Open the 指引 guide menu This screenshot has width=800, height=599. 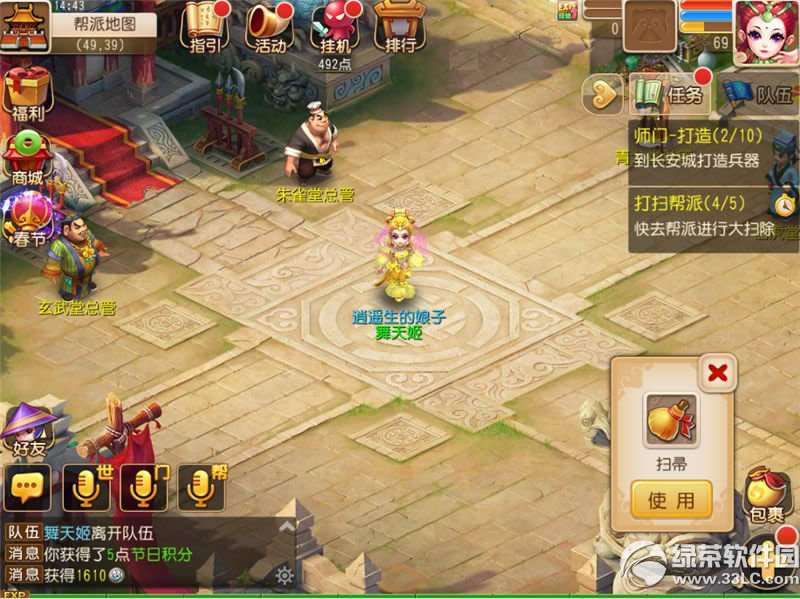click(x=203, y=26)
